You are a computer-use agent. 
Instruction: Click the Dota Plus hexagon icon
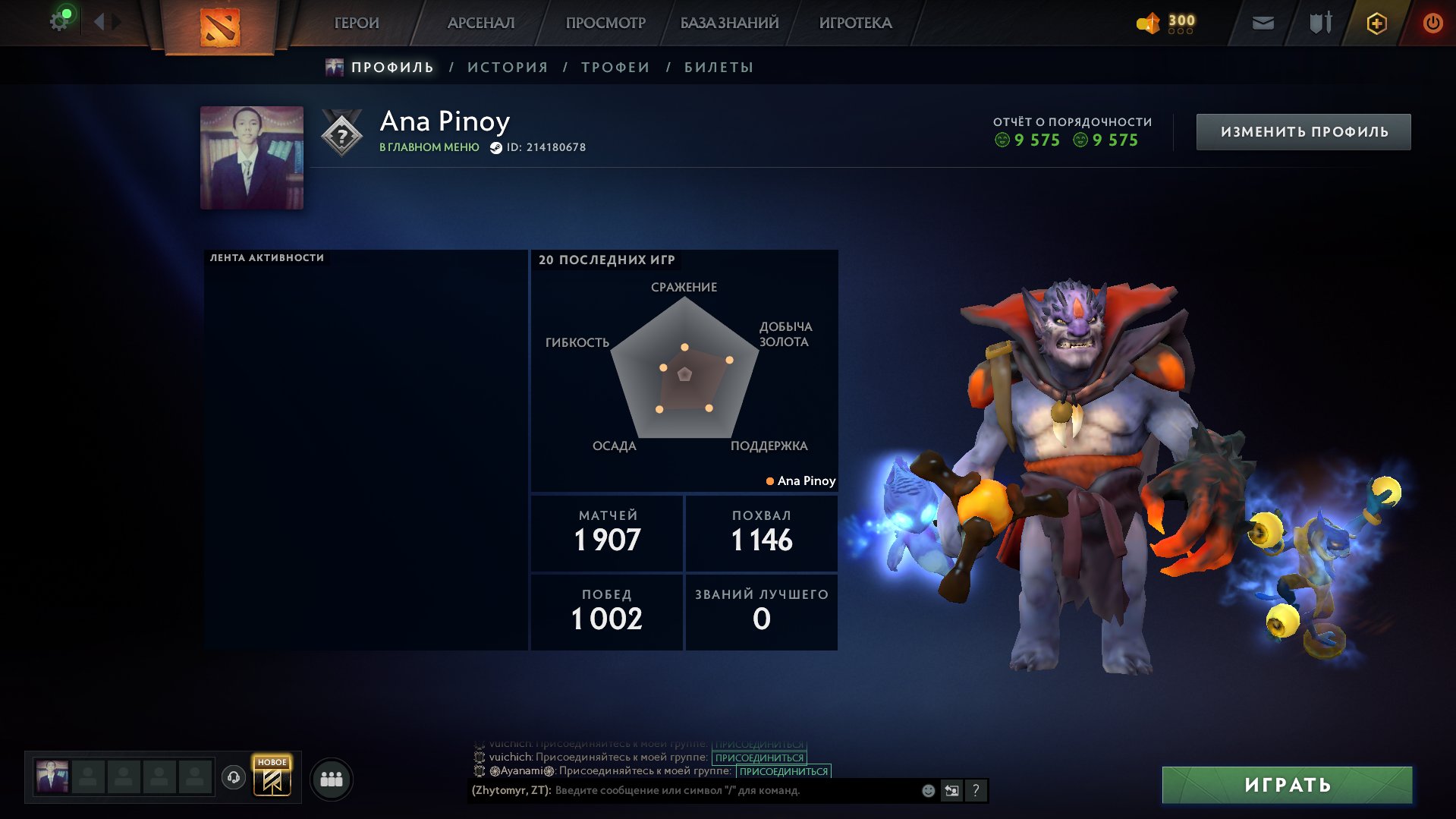pyautogui.click(x=1376, y=23)
